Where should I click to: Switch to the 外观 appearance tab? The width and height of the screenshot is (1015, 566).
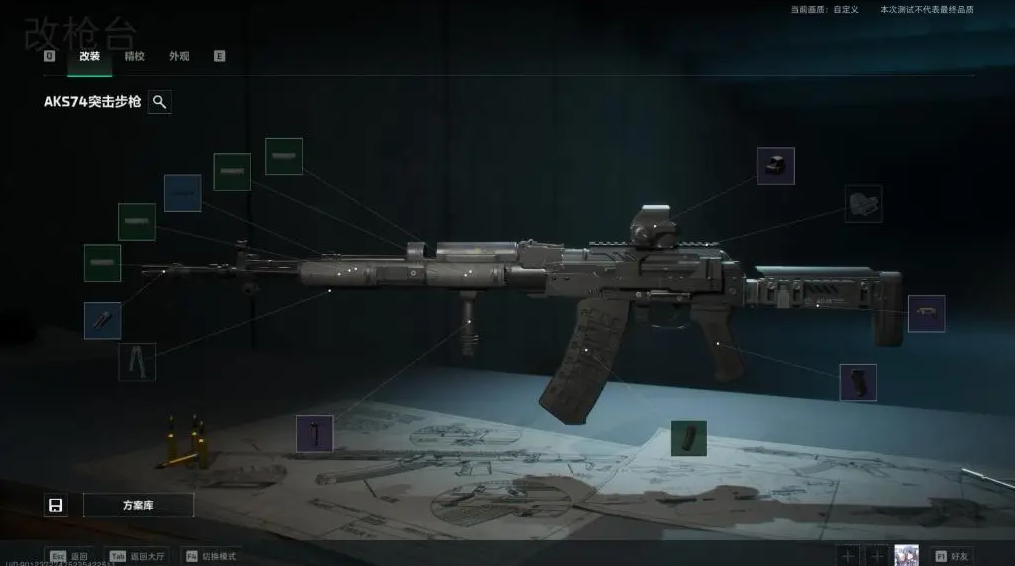[179, 57]
